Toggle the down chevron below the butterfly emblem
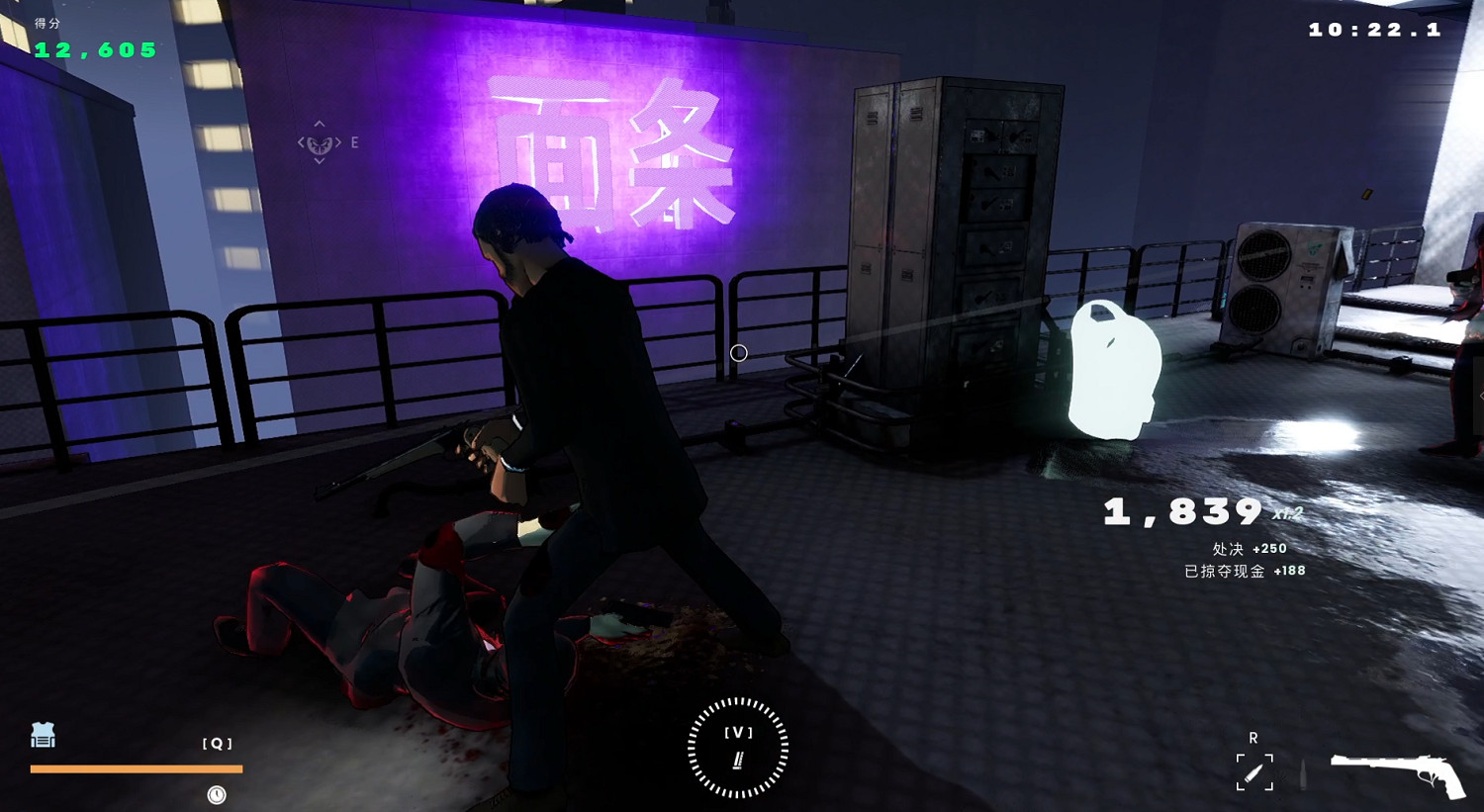Image resolution: width=1484 pixels, height=812 pixels. click(319, 161)
